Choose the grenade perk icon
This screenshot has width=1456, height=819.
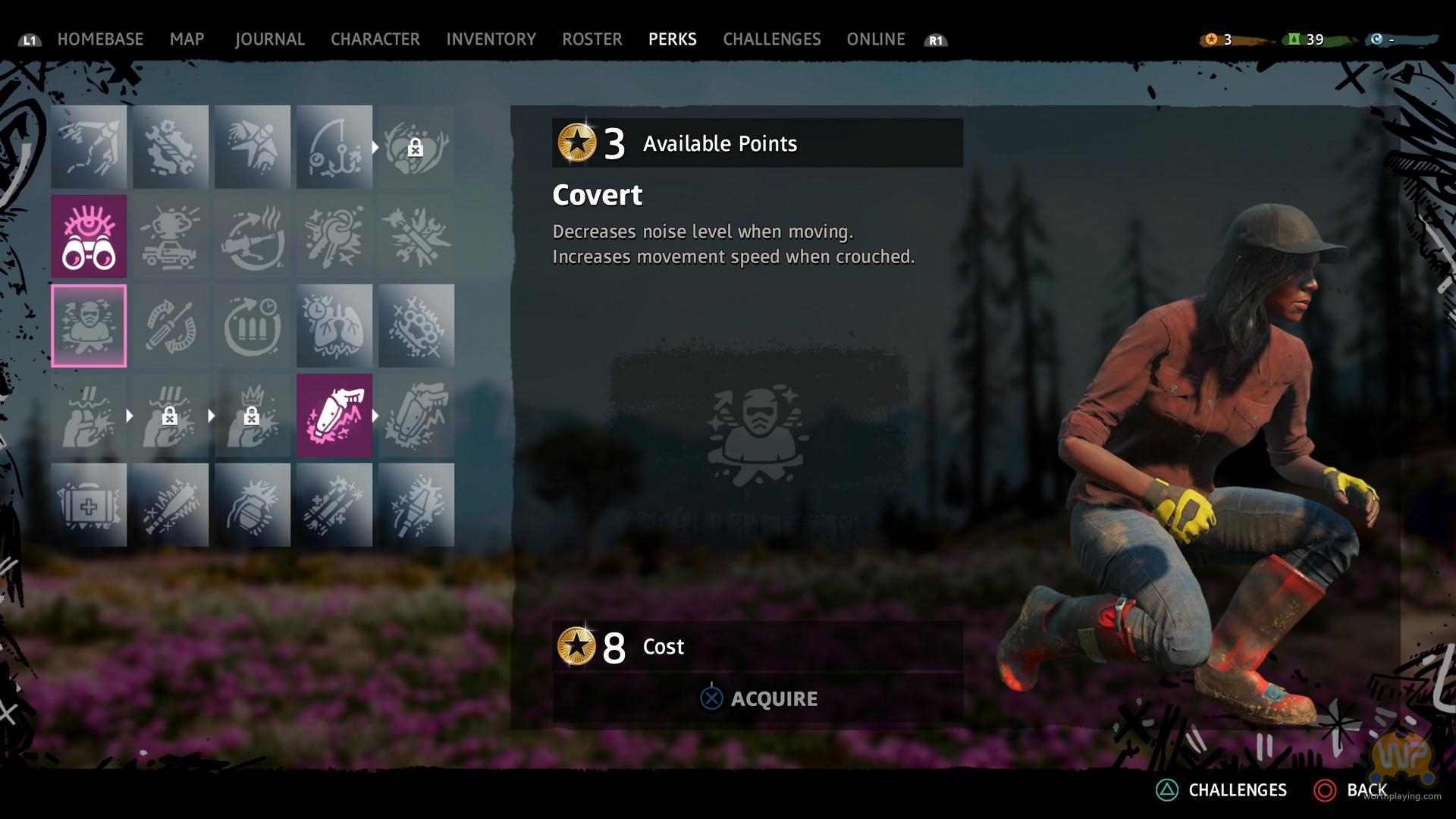[x=253, y=505]
